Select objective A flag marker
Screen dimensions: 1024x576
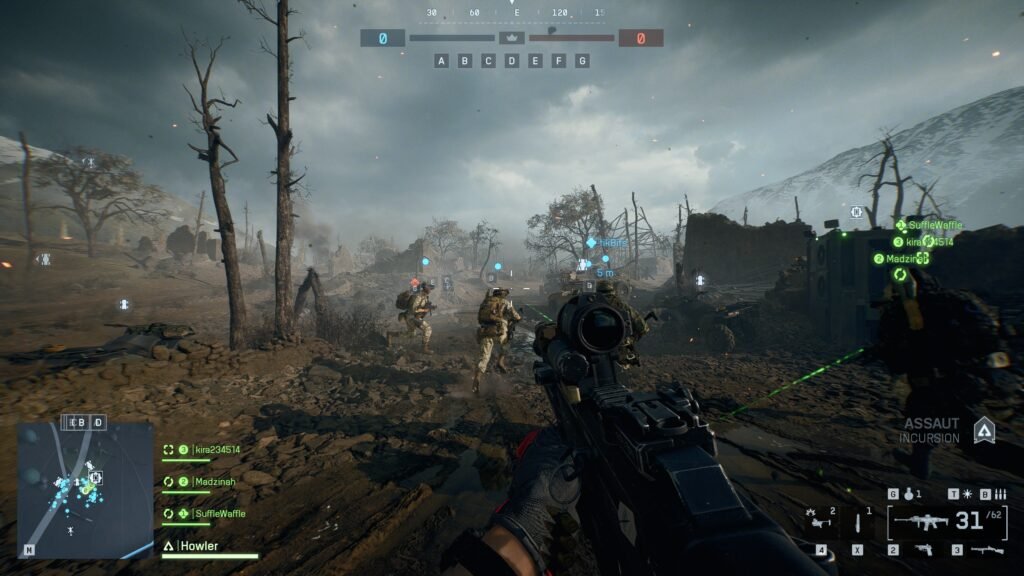(x=441, y=61)
